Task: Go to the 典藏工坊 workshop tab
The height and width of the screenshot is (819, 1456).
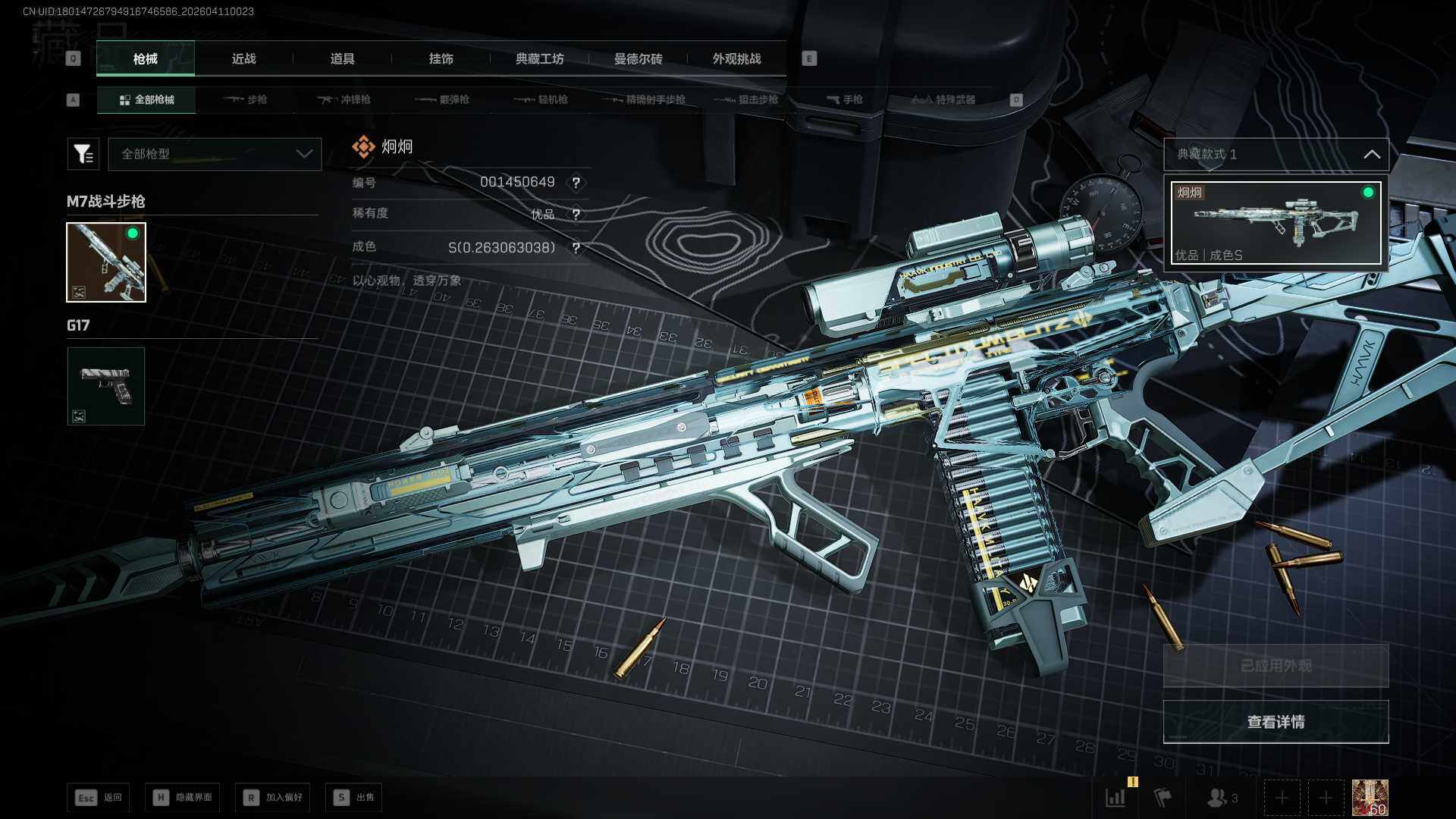Action: [539, 58]
